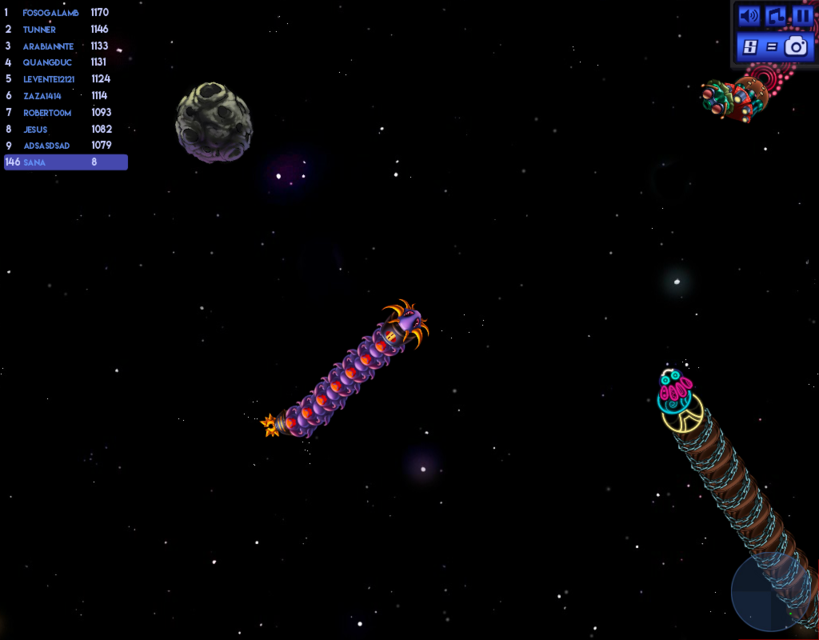This screenshot has width=819, height=640.
Task: Click the circular minimap
Action: click(774, 594)
